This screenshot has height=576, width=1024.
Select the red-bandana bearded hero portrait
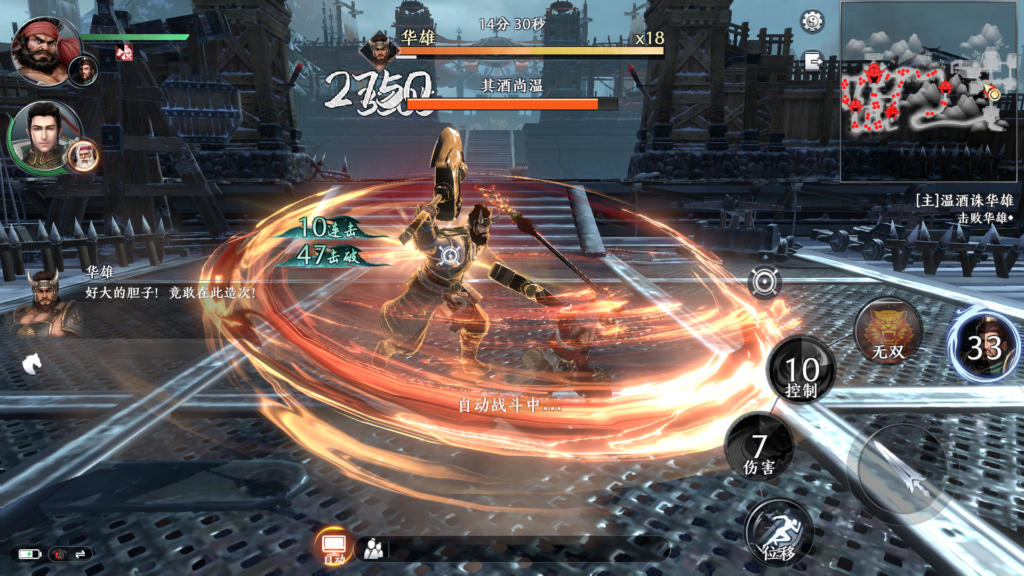pyautogui.click(x=44, y=48)
